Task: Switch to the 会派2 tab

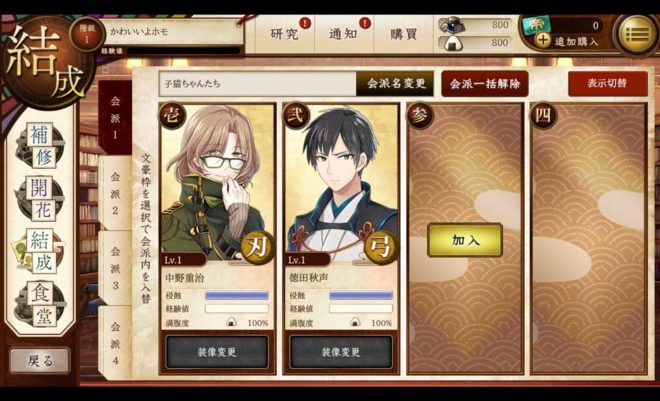Action: click(x=115, y=196)
